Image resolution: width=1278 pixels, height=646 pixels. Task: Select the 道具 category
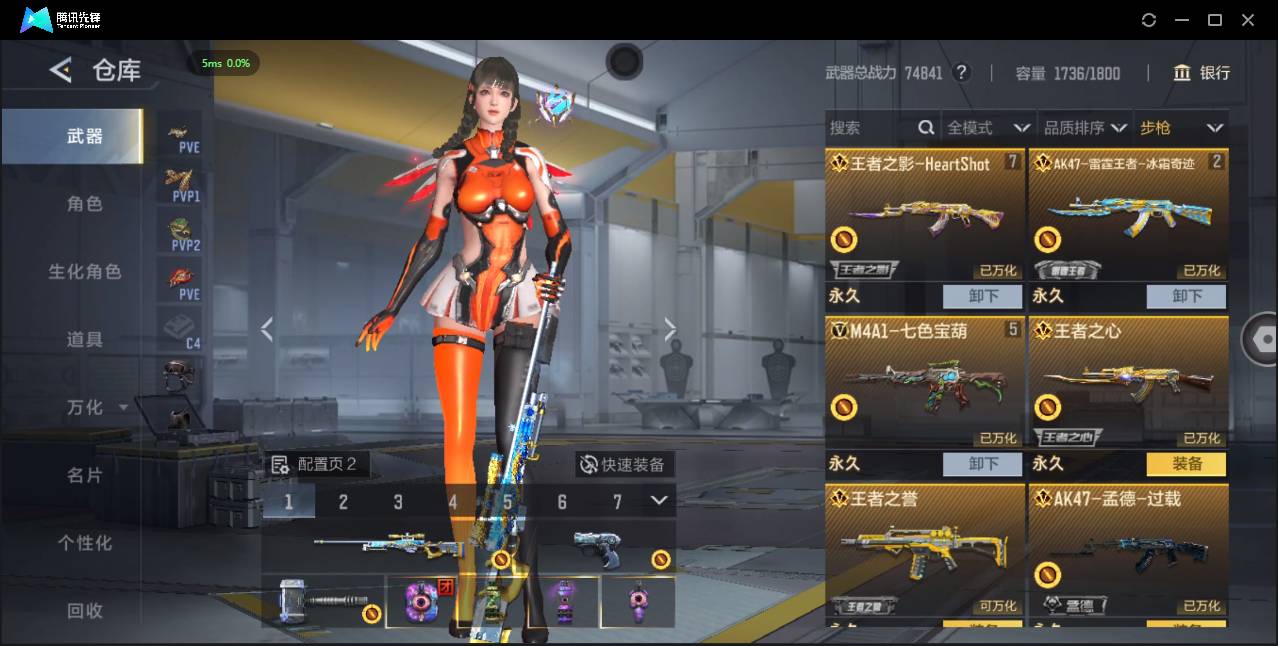(x=85, y=340)
